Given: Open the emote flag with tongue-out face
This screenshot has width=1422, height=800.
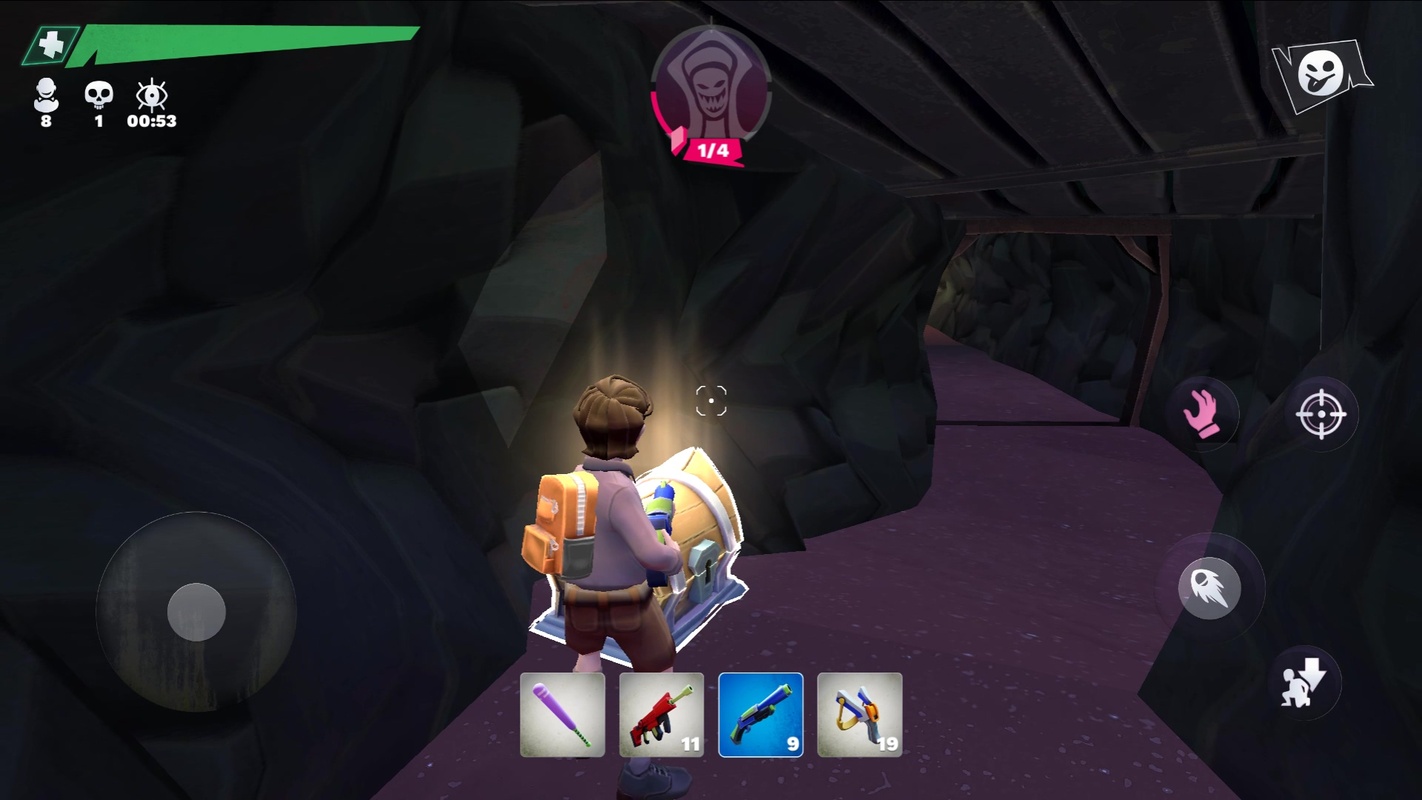Looking at the screenshot, I should pos(1321,74).
